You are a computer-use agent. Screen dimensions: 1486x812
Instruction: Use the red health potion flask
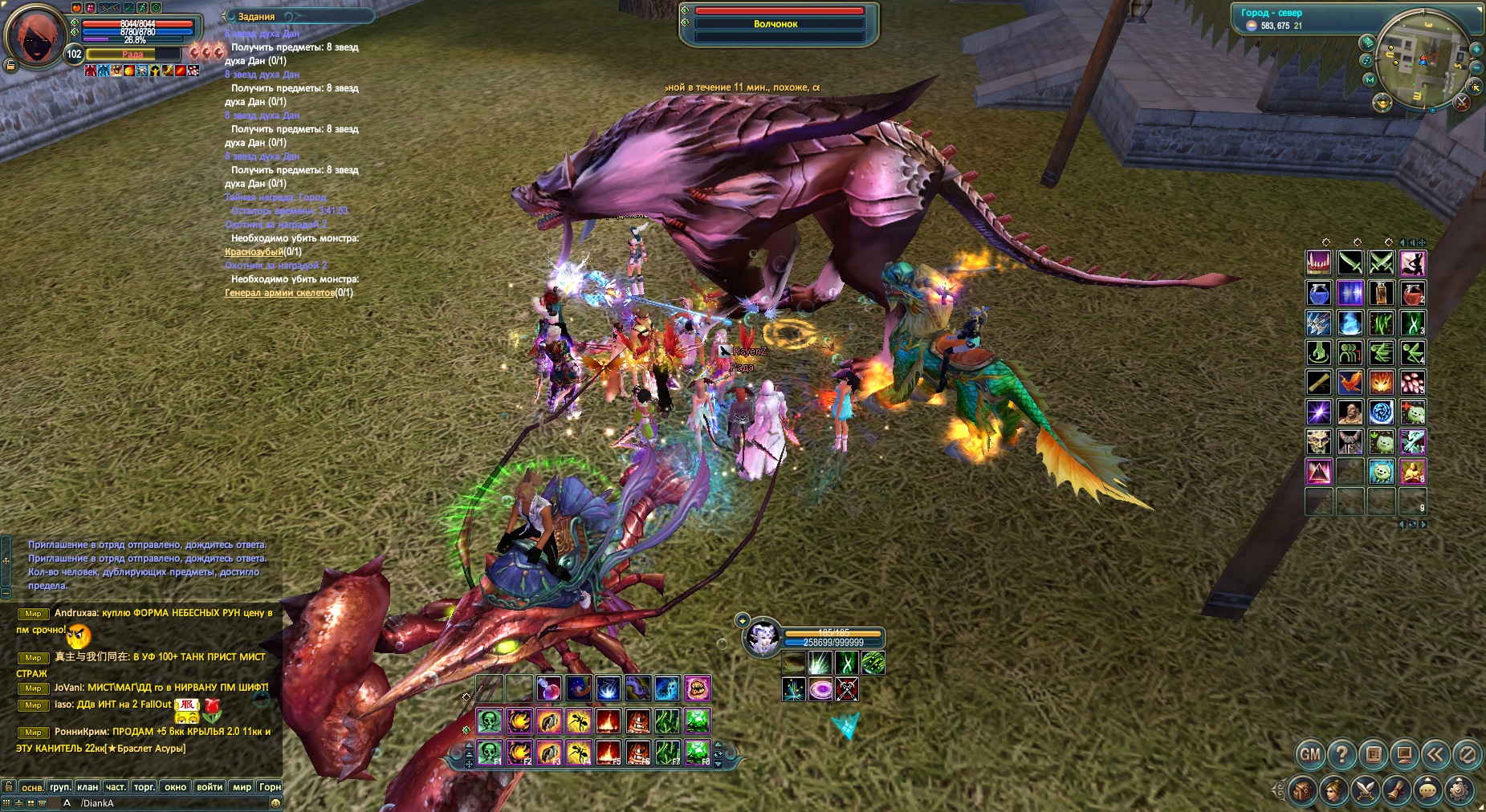coord(1413,293)
